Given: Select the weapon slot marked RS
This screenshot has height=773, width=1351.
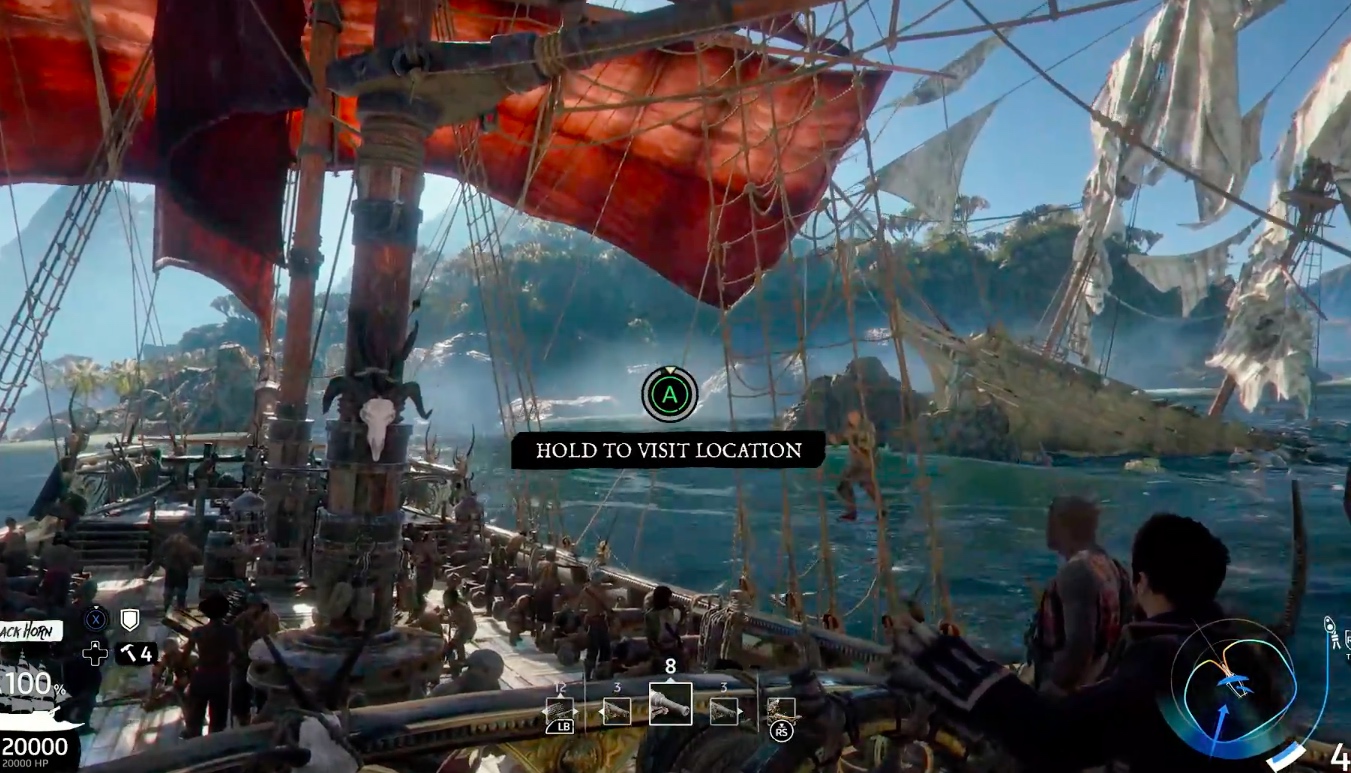Looking at the screenshot, I should pos(781,713).
